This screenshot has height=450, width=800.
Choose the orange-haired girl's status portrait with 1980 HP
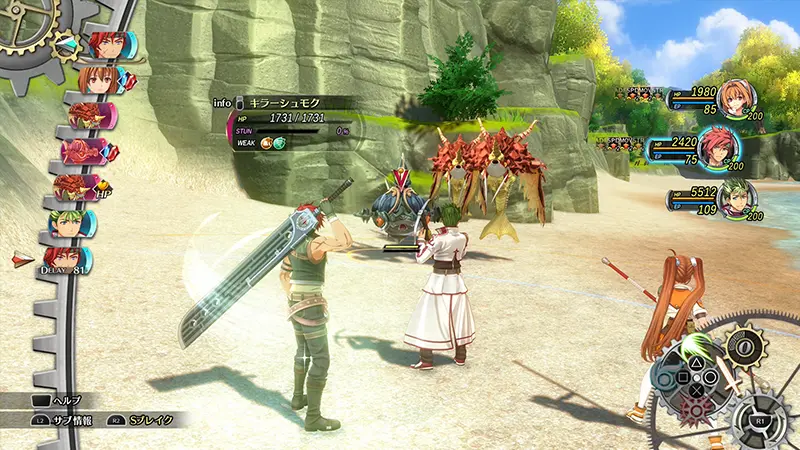click(735, 97)
